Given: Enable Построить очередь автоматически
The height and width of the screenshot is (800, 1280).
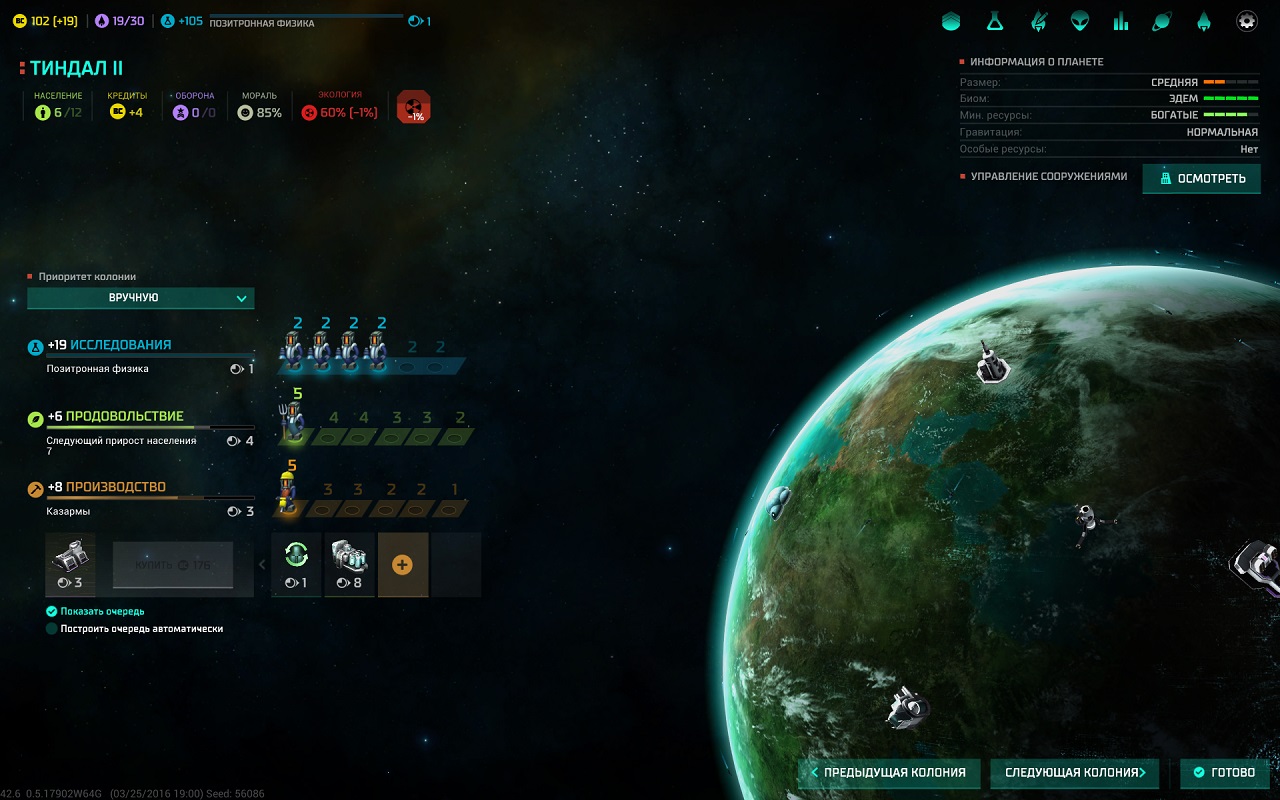Looking at the screenshot, I should coord(52,629).
